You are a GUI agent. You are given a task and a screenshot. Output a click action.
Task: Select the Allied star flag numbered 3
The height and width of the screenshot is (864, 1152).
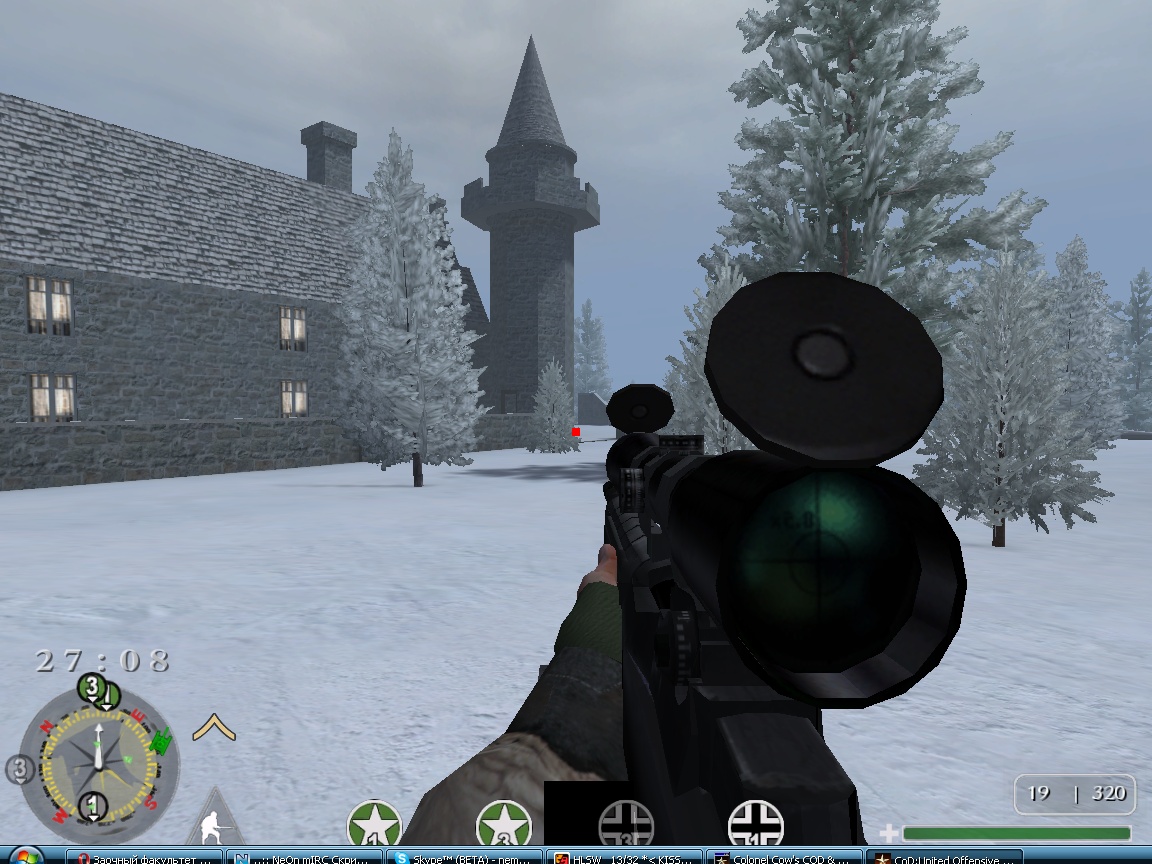pos(502,825)
